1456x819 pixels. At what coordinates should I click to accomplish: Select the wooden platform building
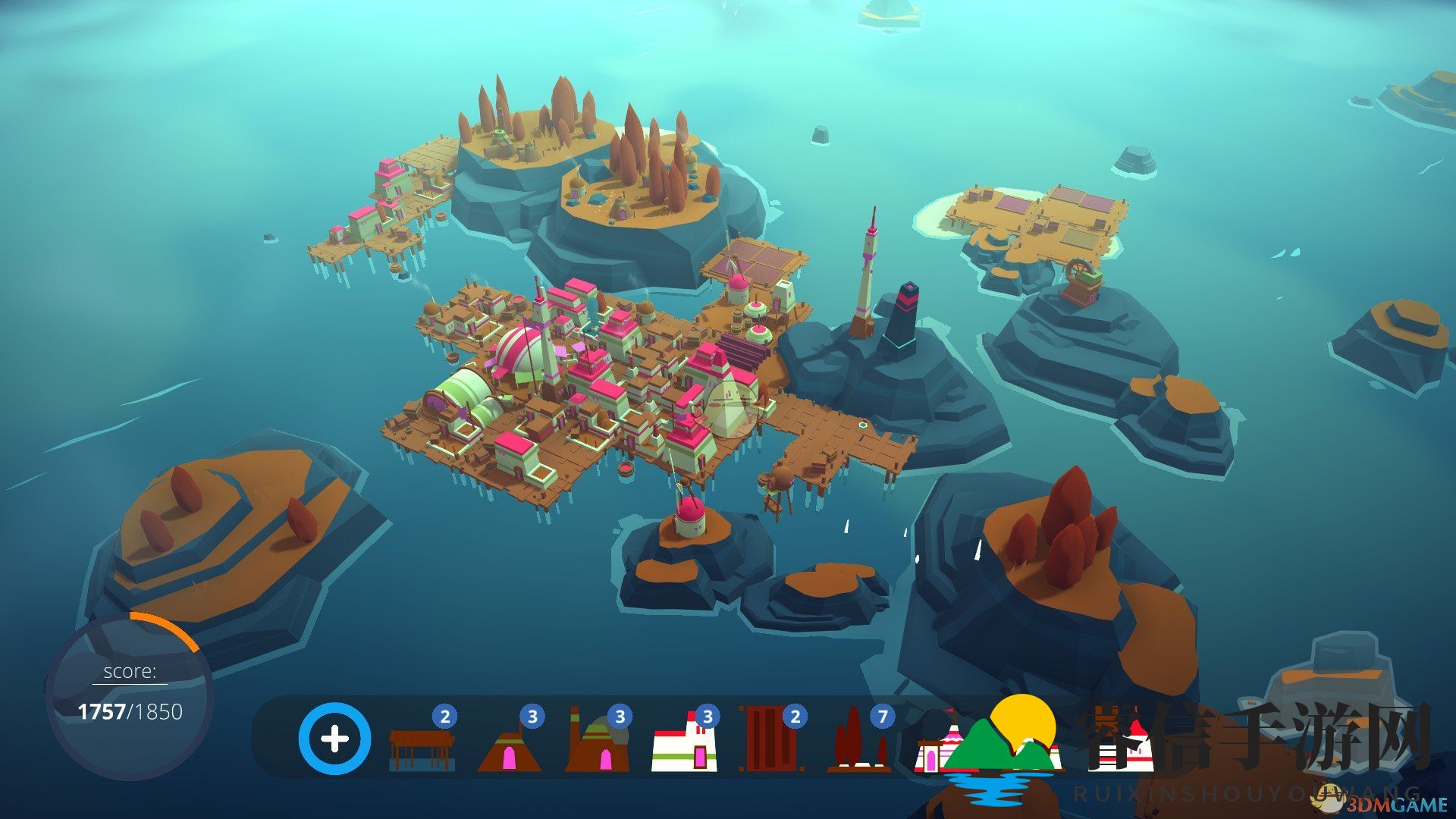click(x=422, y=747)
